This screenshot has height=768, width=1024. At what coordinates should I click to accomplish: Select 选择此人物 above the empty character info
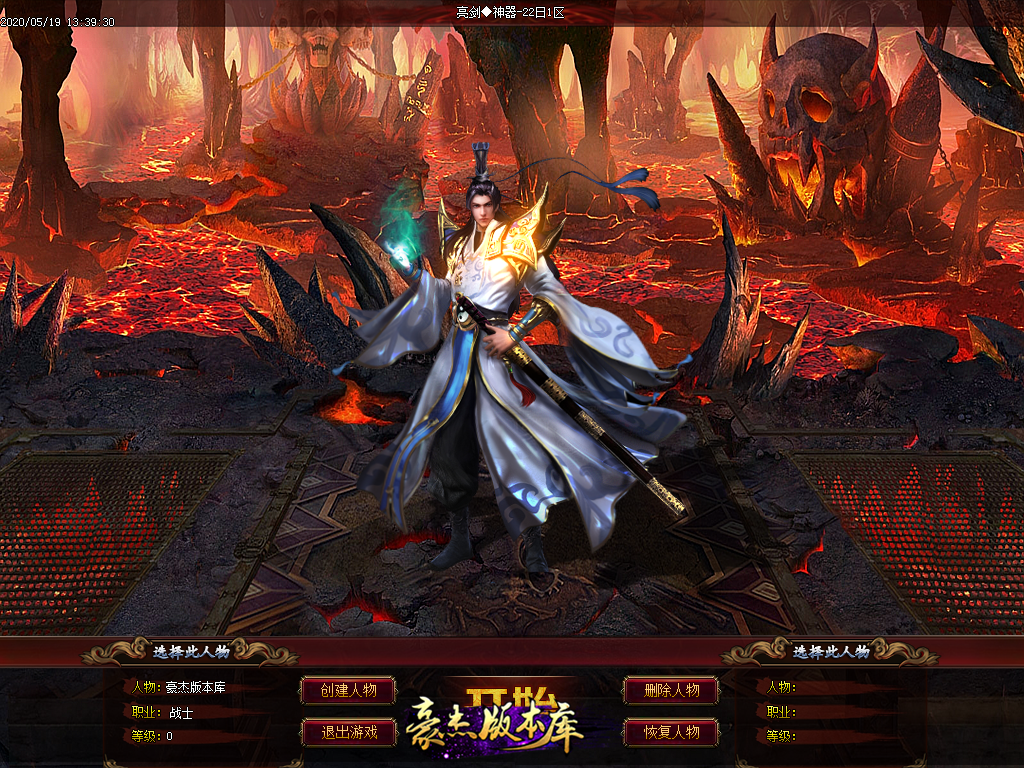coord(831,651)
